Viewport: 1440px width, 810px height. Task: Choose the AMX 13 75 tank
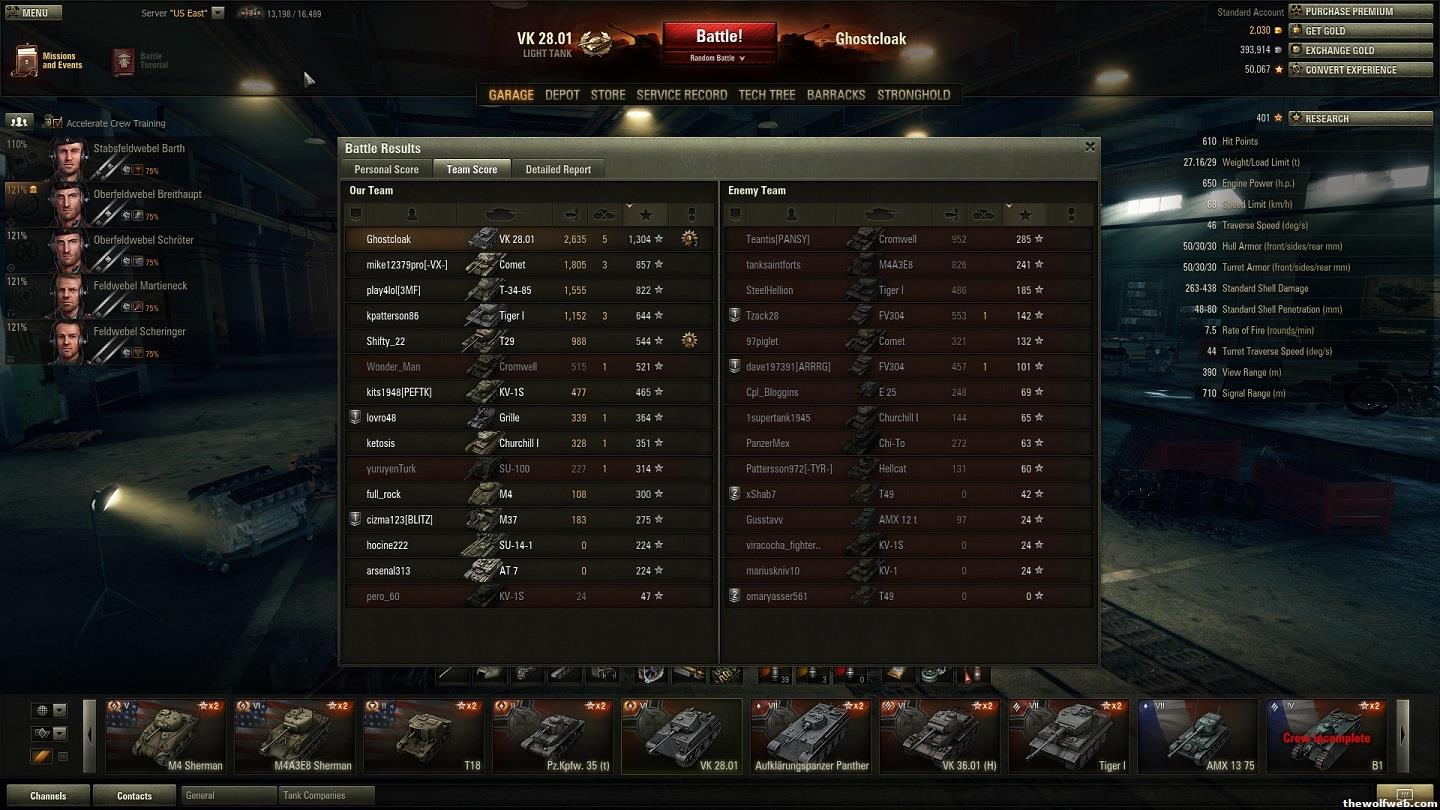[1197, 737]
